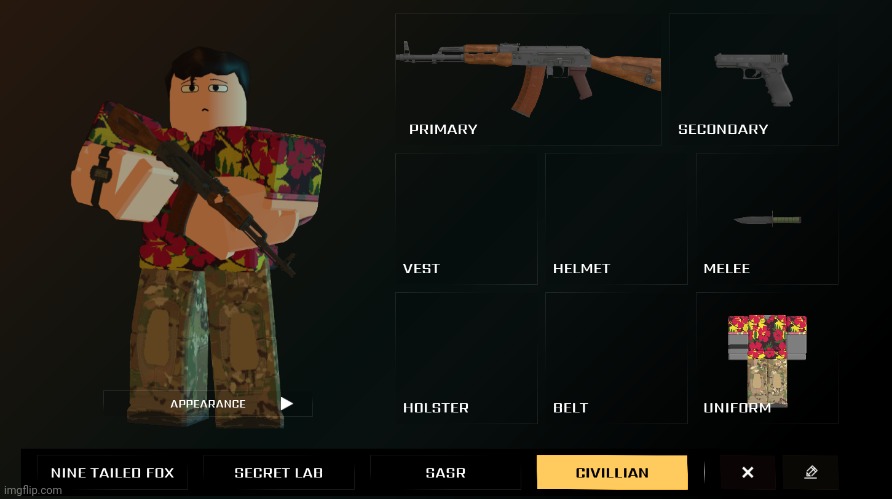This screenshot has width=892, height=499.
Task: Open the Helmet equipment slot
Action: [615, 218]
